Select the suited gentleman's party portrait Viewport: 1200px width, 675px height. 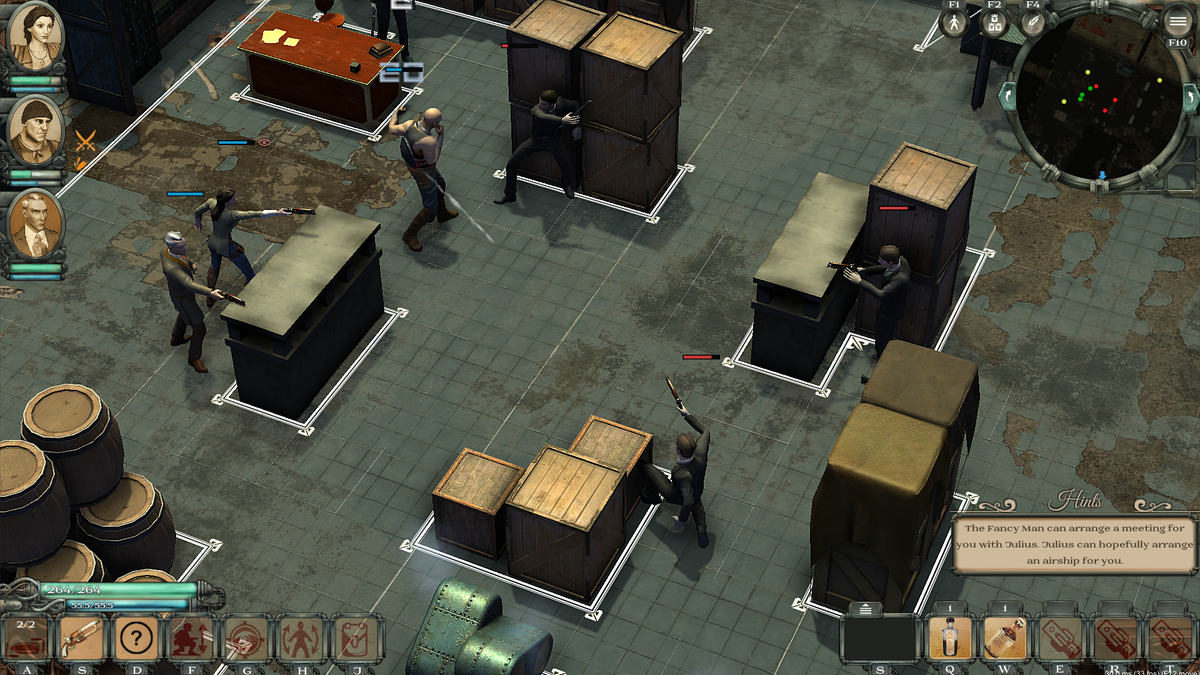(x=36, y=224)
